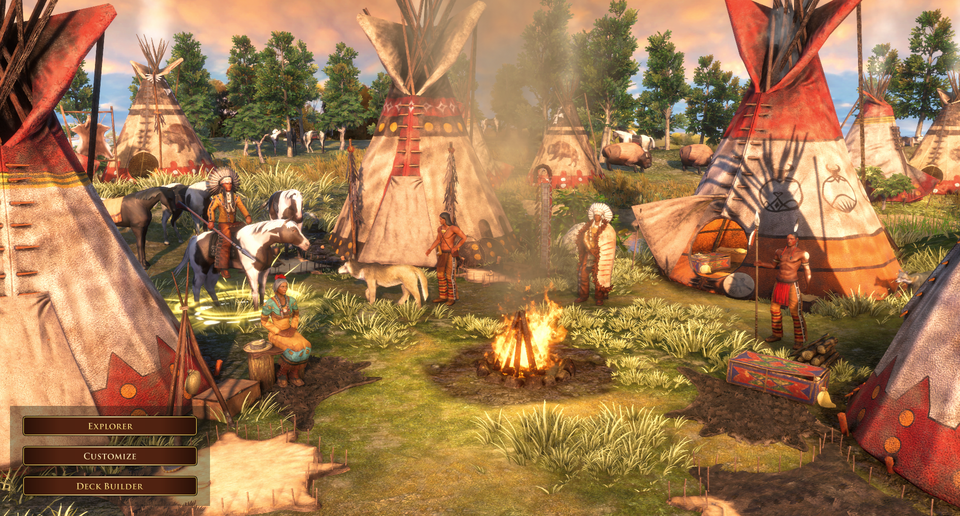Open the Explorer menu option
Viewport: 960px width, 516px height.
110,426
